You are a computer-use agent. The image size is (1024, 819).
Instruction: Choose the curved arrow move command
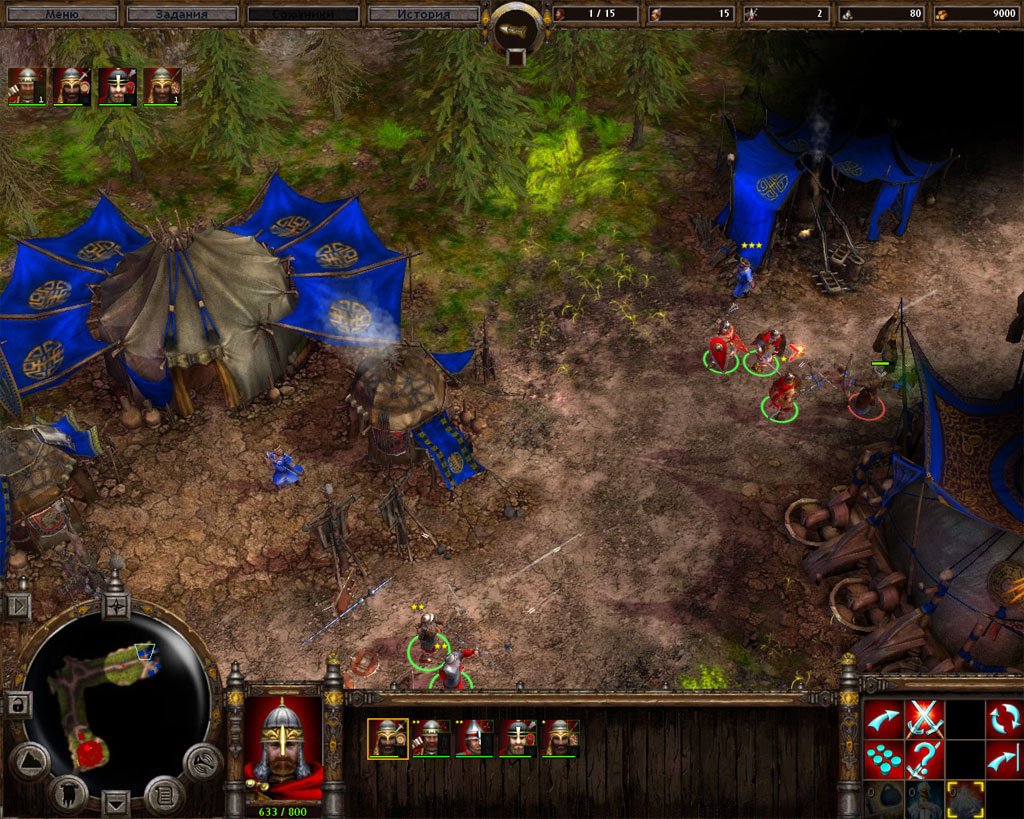[883, 718]
